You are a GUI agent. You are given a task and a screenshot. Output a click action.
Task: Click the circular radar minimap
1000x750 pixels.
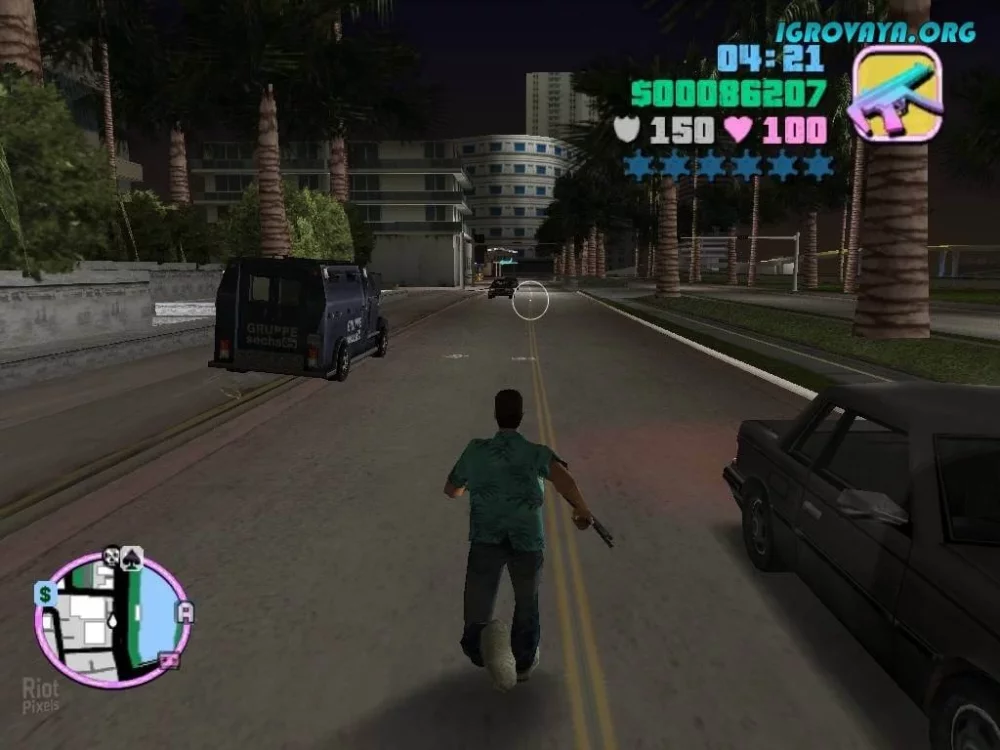[x=112, y=620]
